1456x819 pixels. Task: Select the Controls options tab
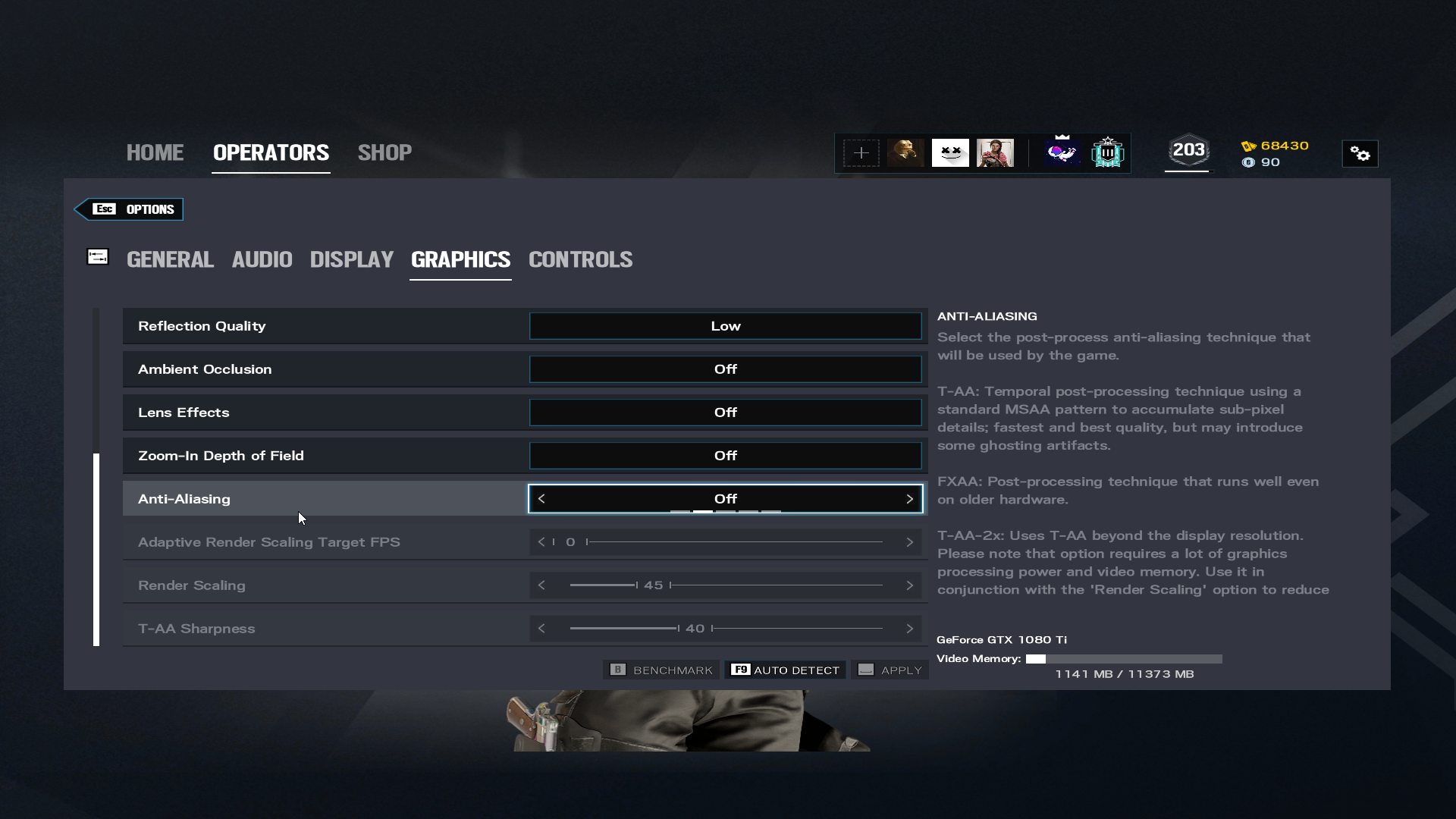[x=580, y=259]
